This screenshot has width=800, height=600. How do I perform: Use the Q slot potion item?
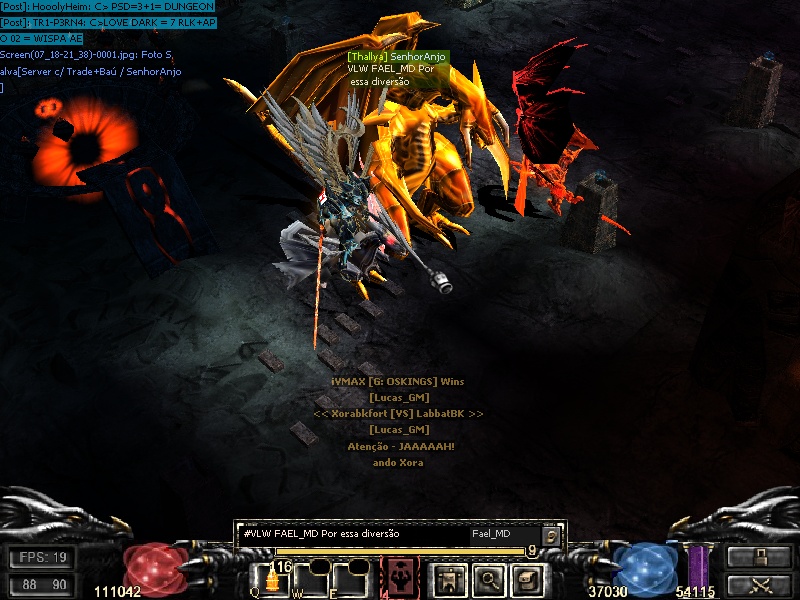point(271,580)
